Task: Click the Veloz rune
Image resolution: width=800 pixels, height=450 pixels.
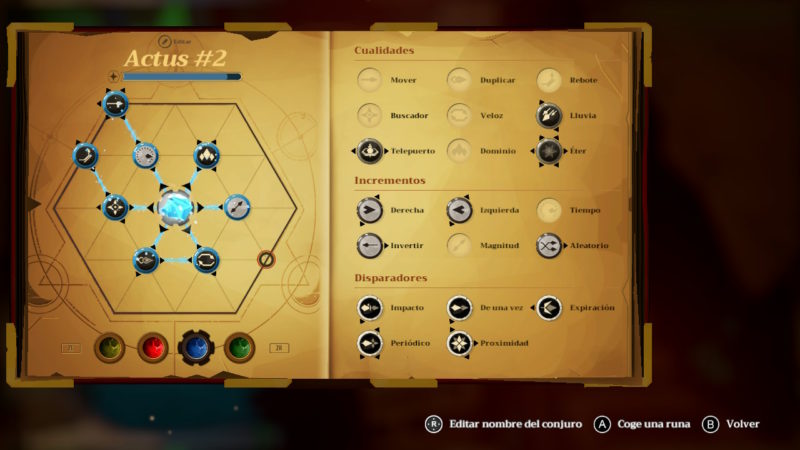Action: point(459,115)
